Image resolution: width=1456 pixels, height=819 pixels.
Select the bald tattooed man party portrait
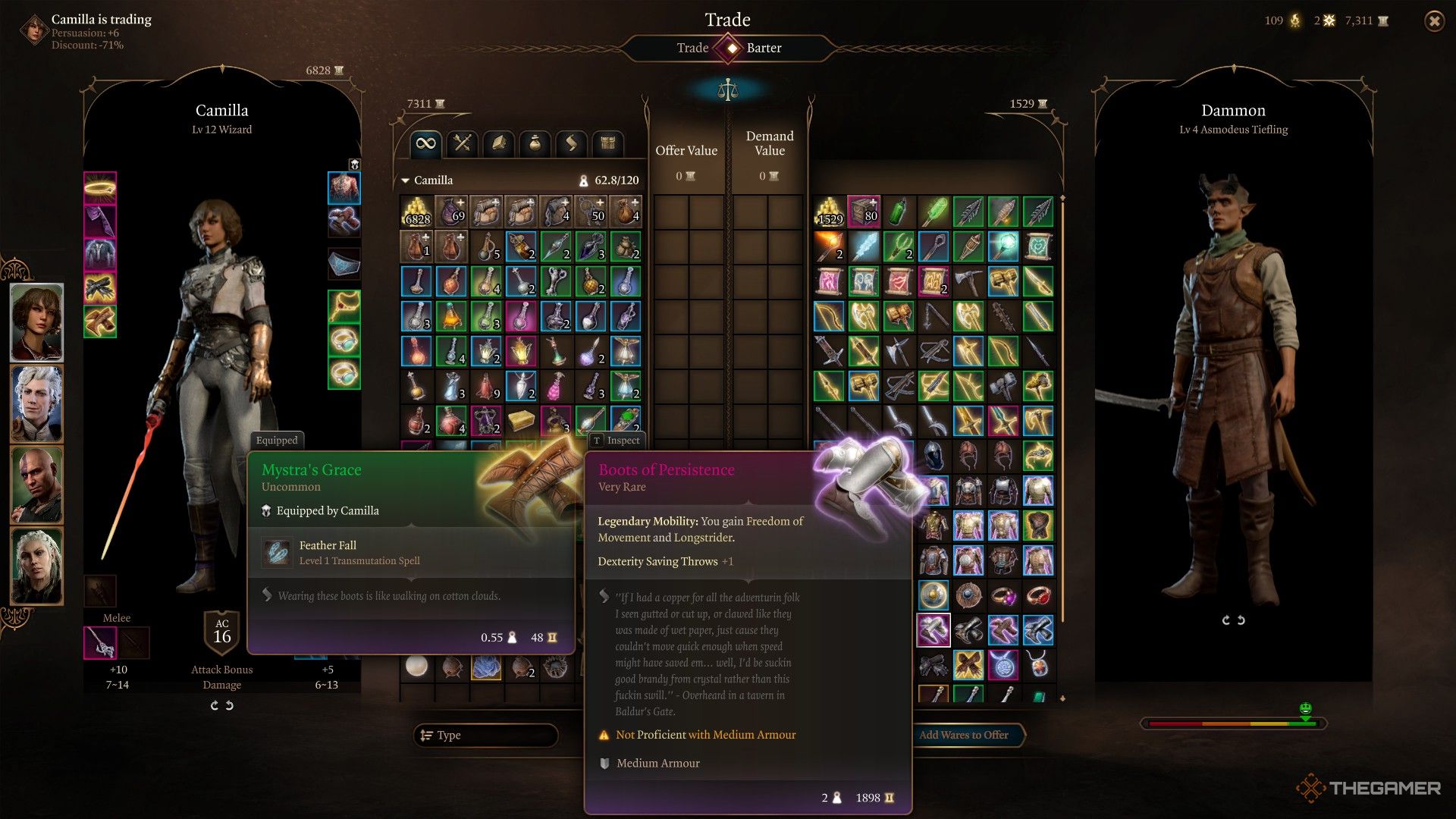tap(36, 485)
